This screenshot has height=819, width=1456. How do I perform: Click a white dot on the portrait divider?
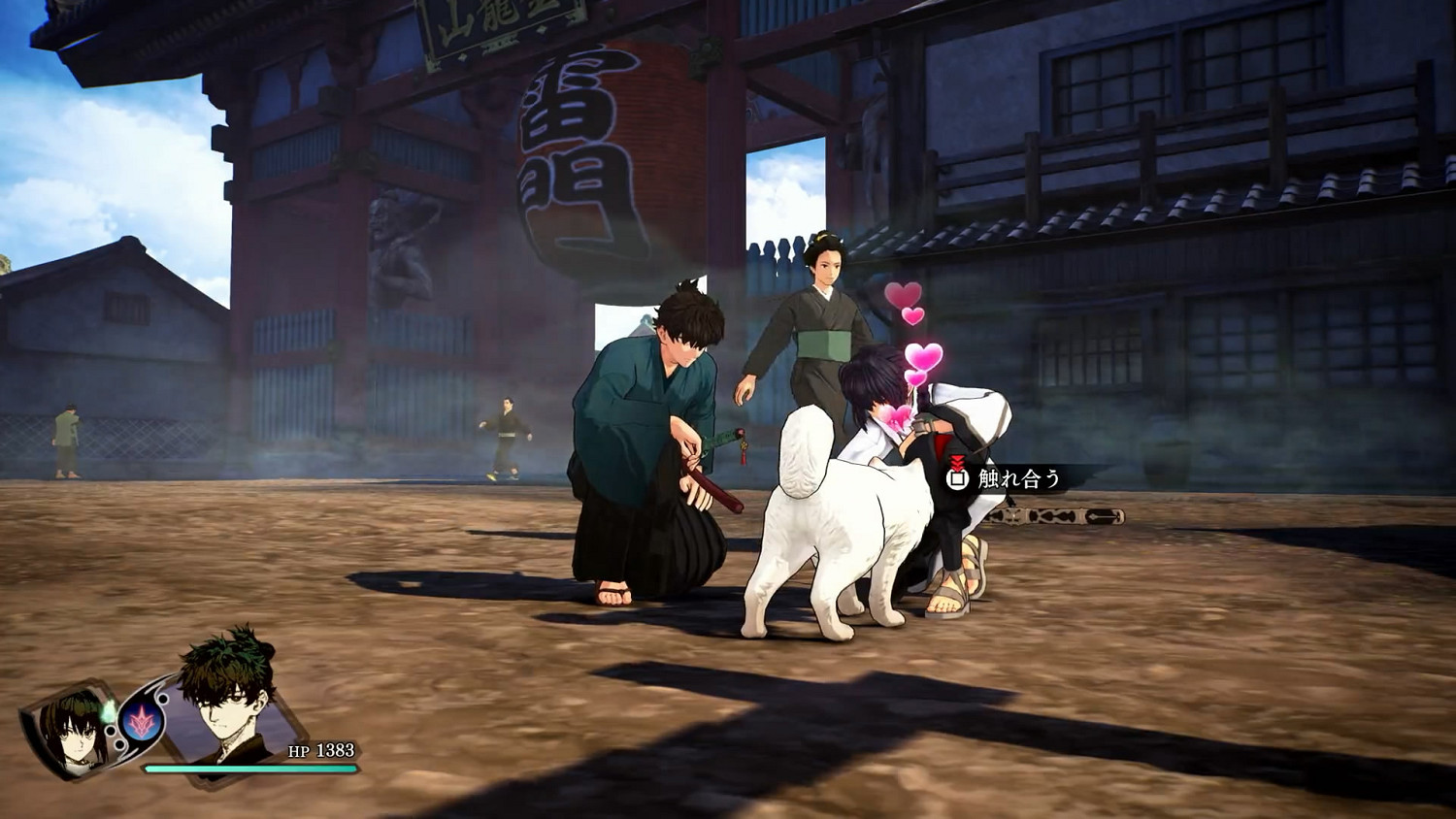[162, 698]
